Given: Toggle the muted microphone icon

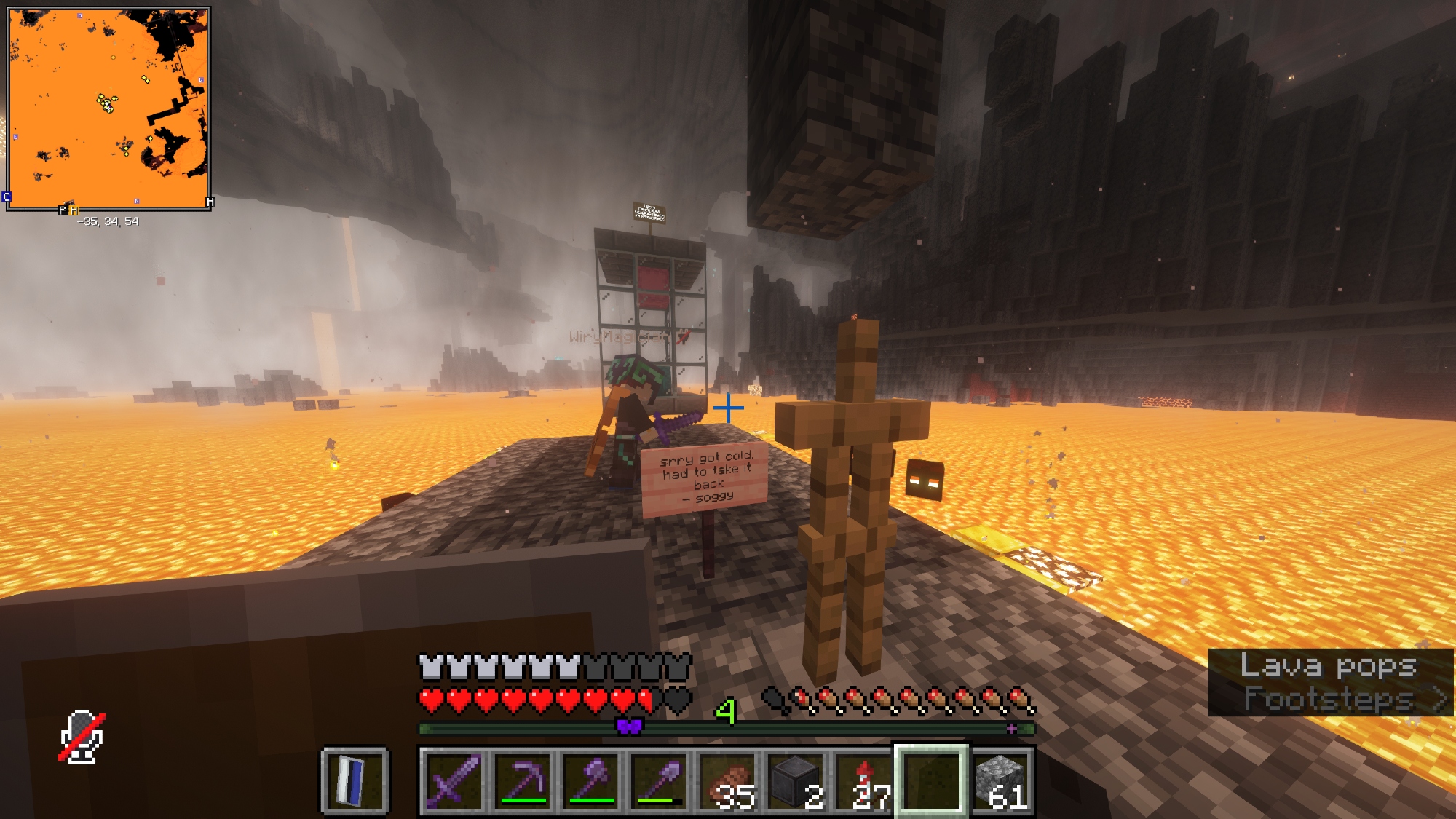Looking at the screenshot, I should coord(82,737).
